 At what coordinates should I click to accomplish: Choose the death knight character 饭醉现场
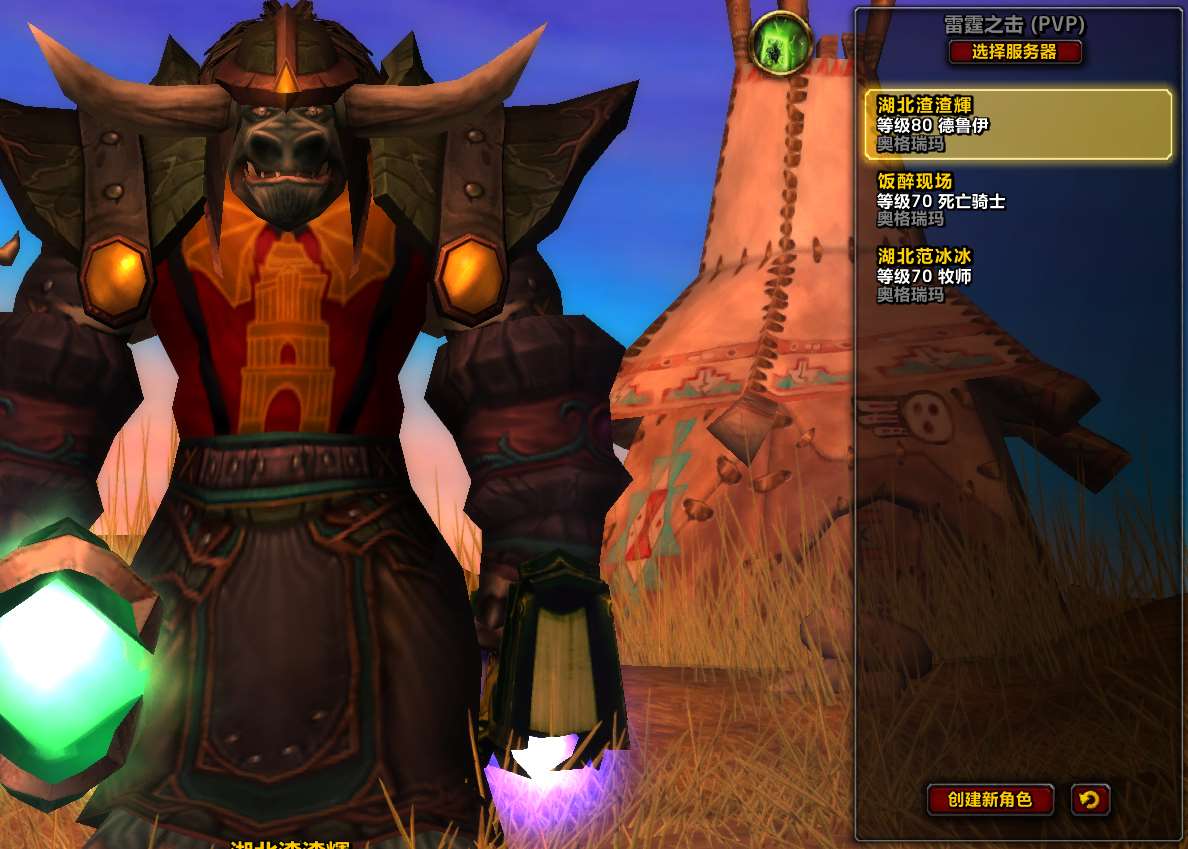[x=1017, y=200]
